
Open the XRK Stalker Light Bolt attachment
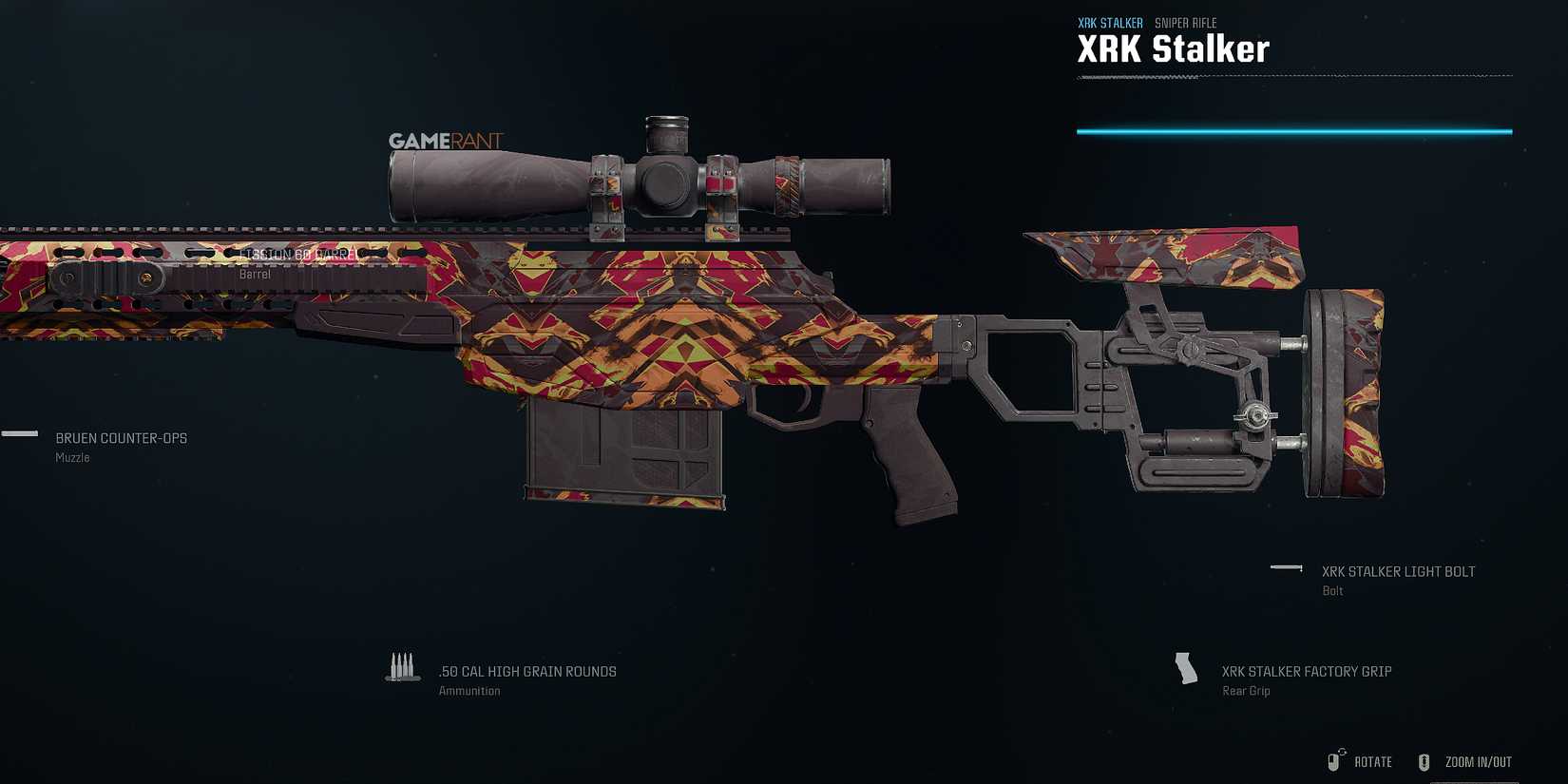[1397, 571]
